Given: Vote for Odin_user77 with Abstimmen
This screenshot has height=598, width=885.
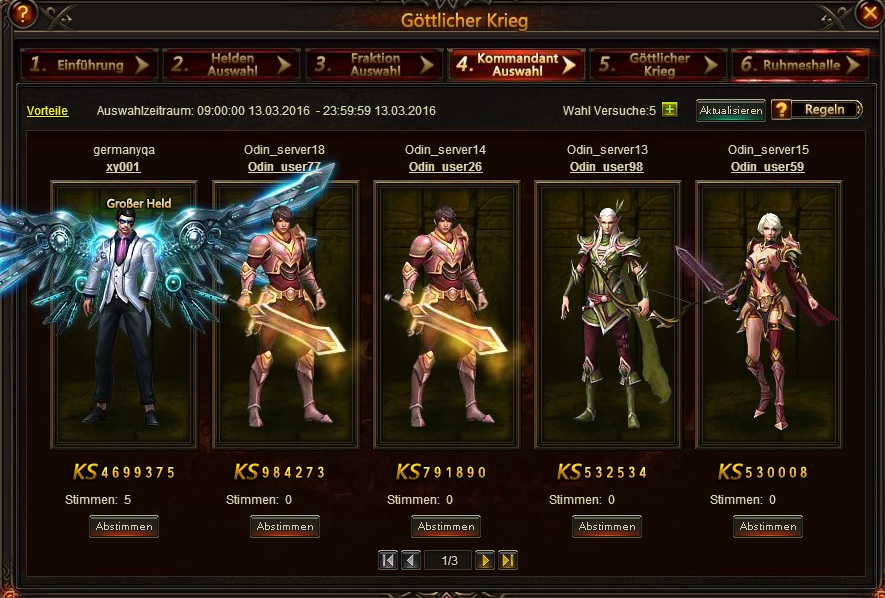Looking at the screenshot, I should click(285, 526).
